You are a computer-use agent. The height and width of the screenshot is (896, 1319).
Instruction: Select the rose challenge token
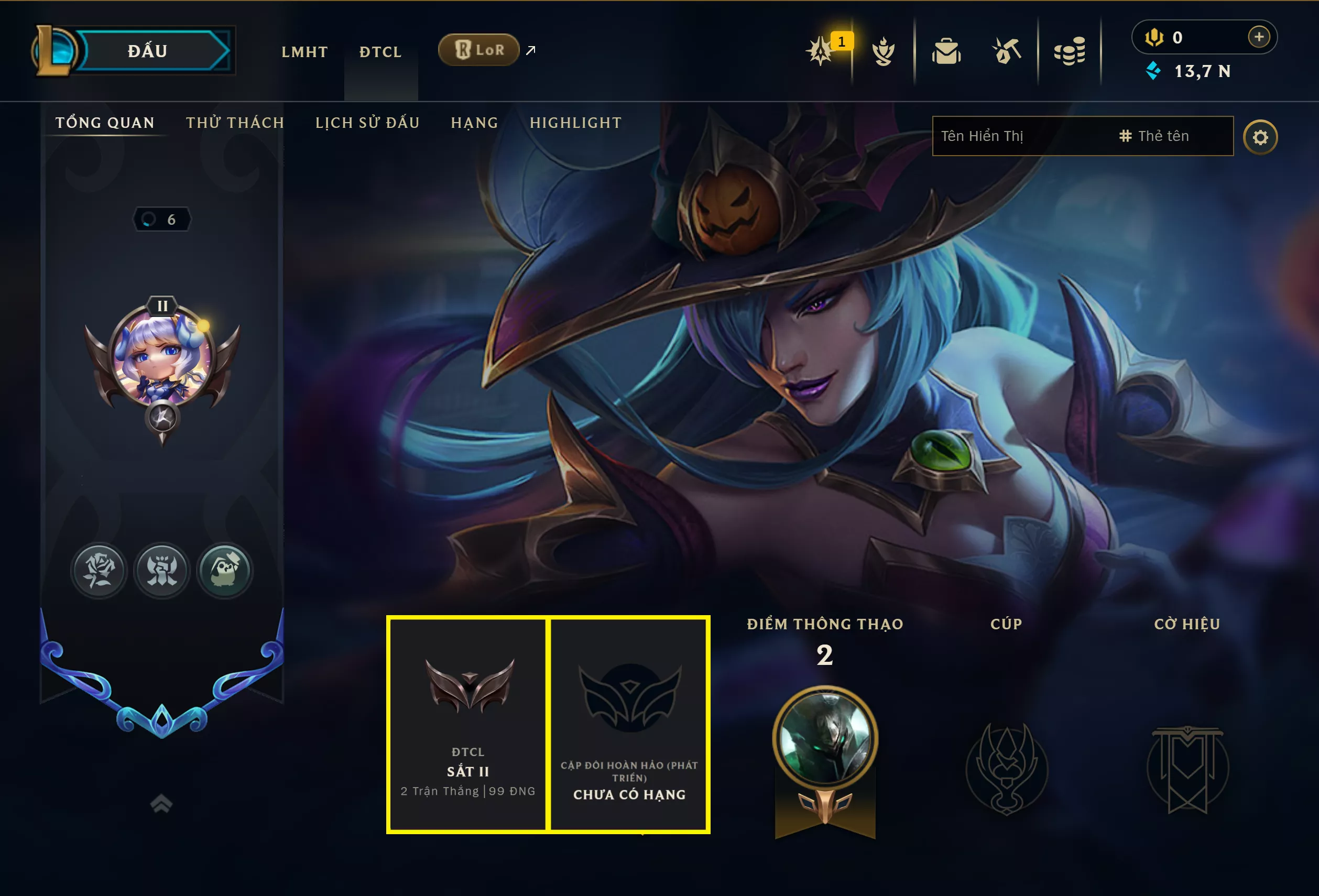point(99,570)
